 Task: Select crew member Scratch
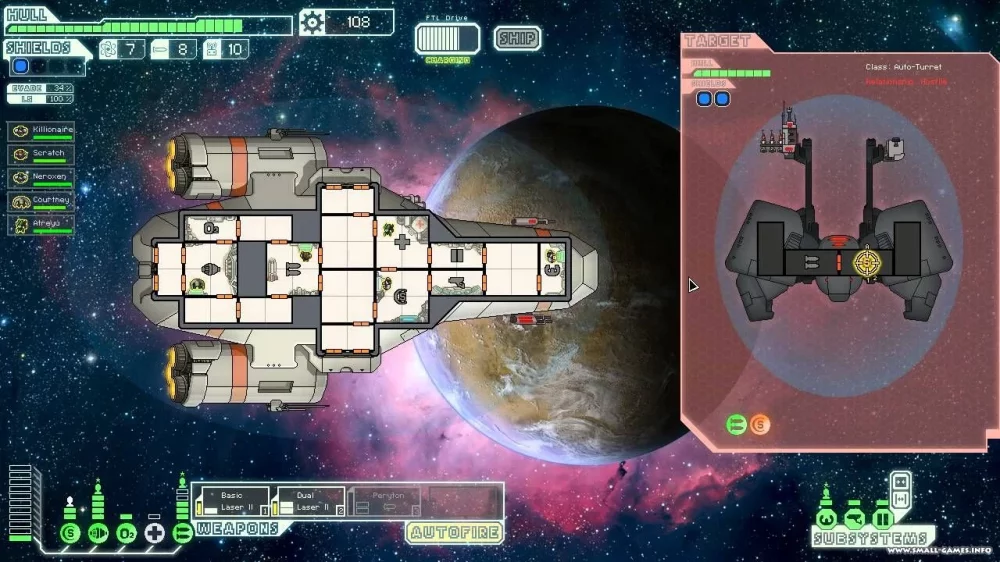pyautogui.click(x=41, y=154)
